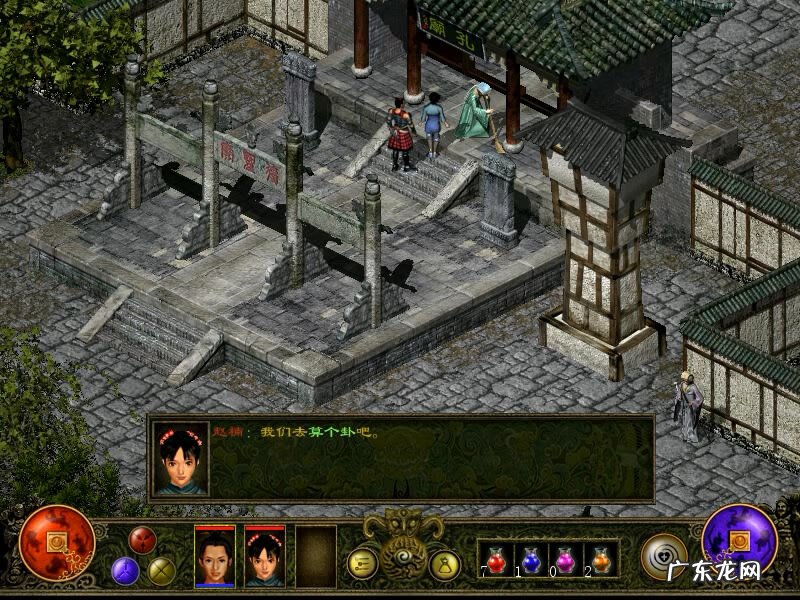Open the money bag inventory button
The image size is (800, 600).
pyautogui.click(x=444, y=564)
